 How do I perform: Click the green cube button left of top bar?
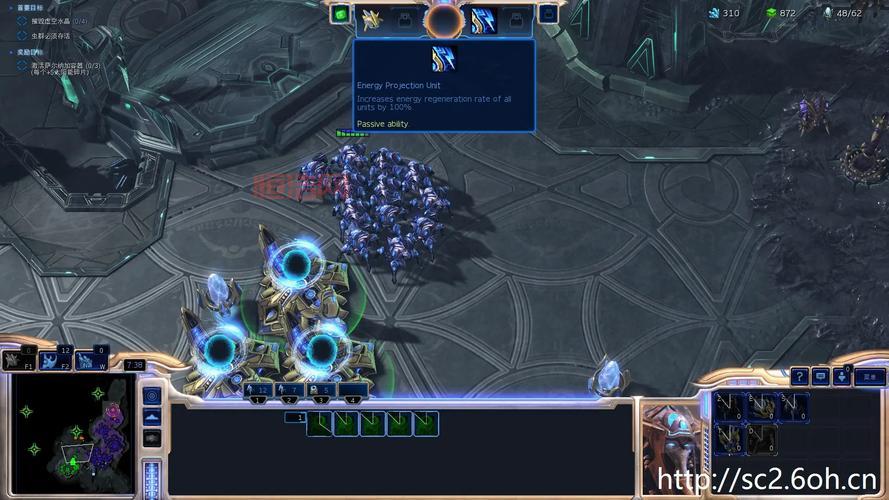tap(340, 14)
